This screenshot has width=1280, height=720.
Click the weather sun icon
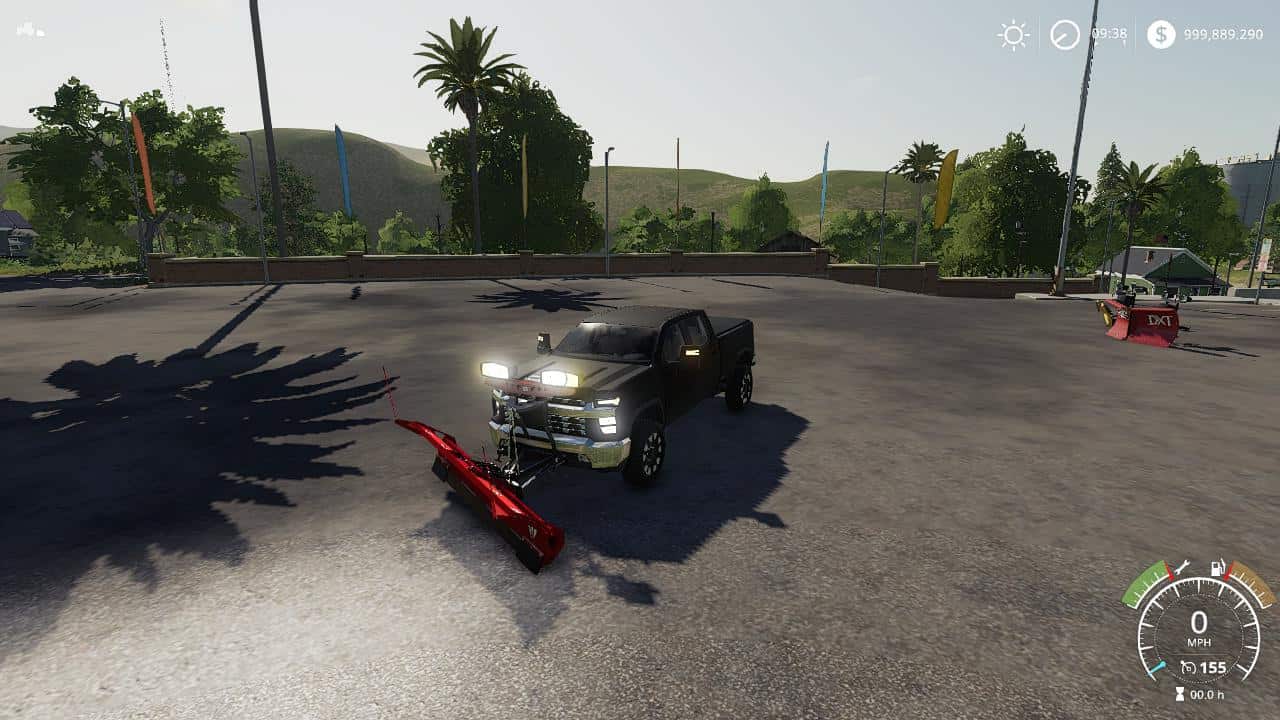tap(1012, 34)
